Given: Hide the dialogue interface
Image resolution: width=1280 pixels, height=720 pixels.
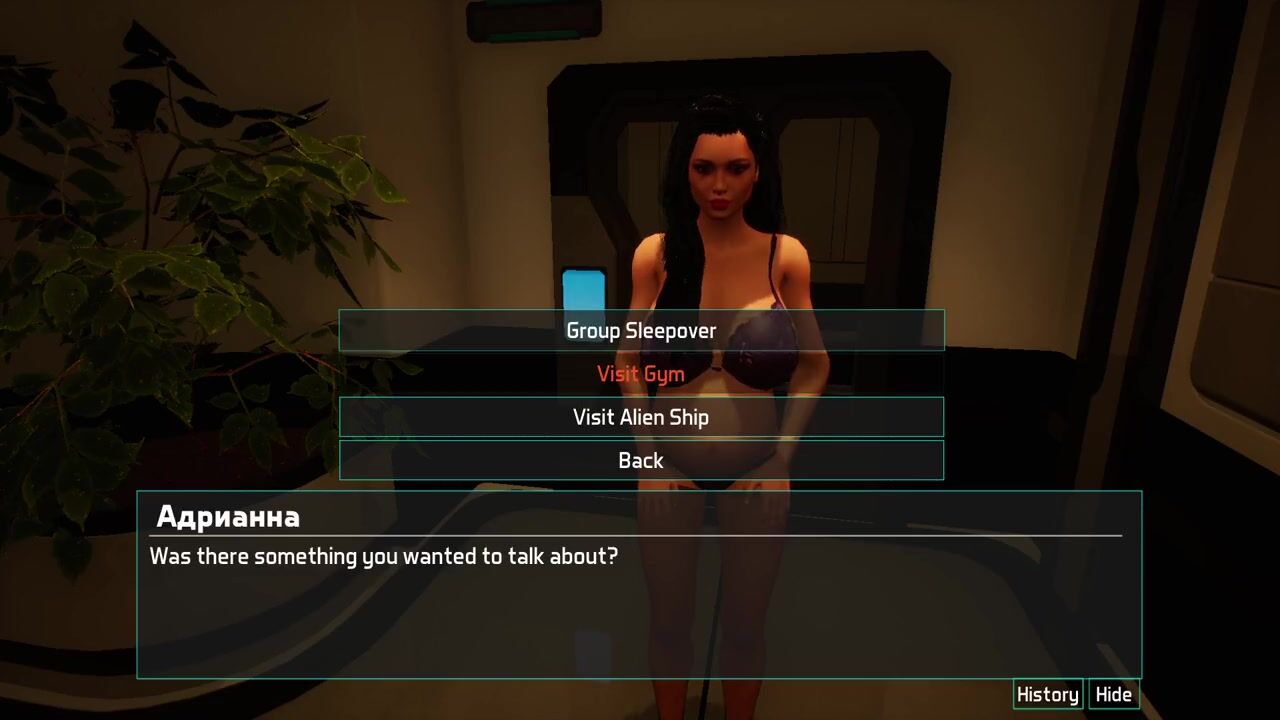Looking at the screenshot, I should 1113,695.
